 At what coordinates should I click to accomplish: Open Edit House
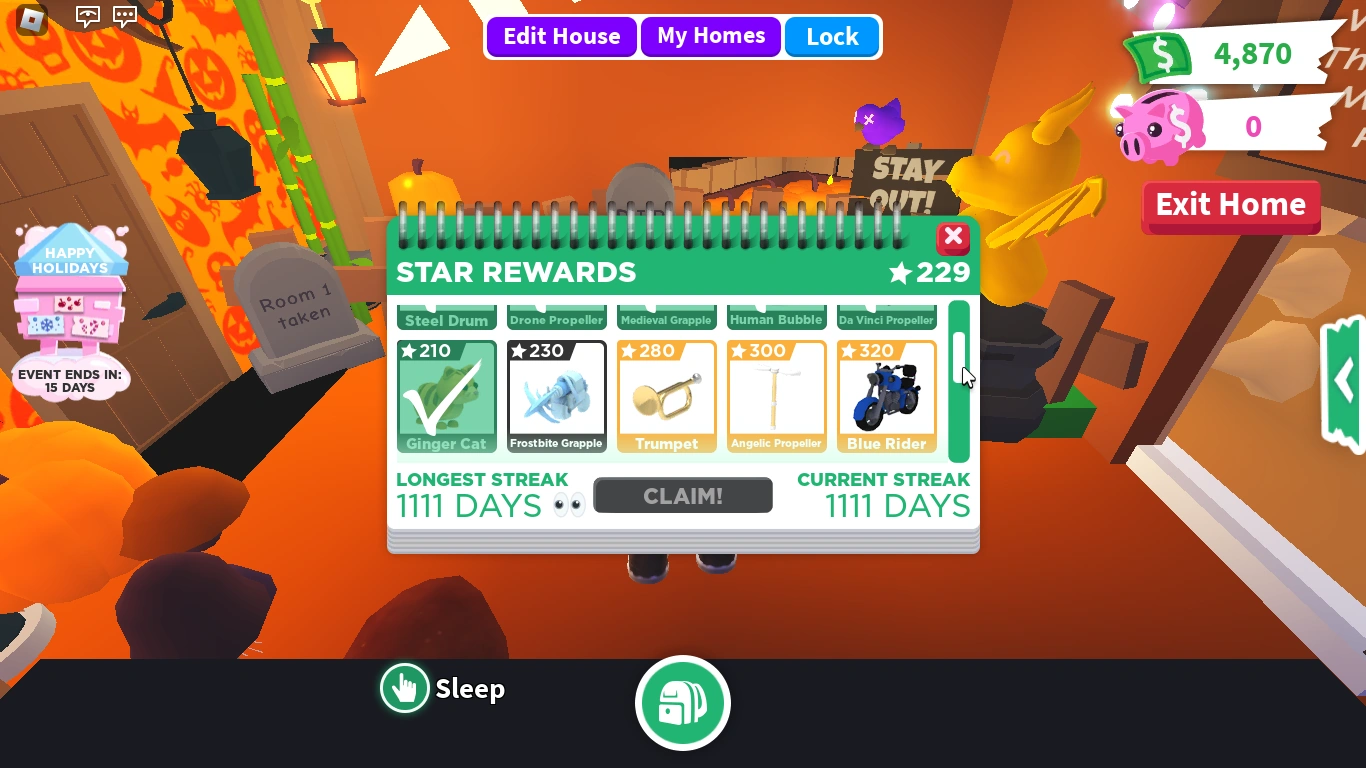(x=561, y=37)
